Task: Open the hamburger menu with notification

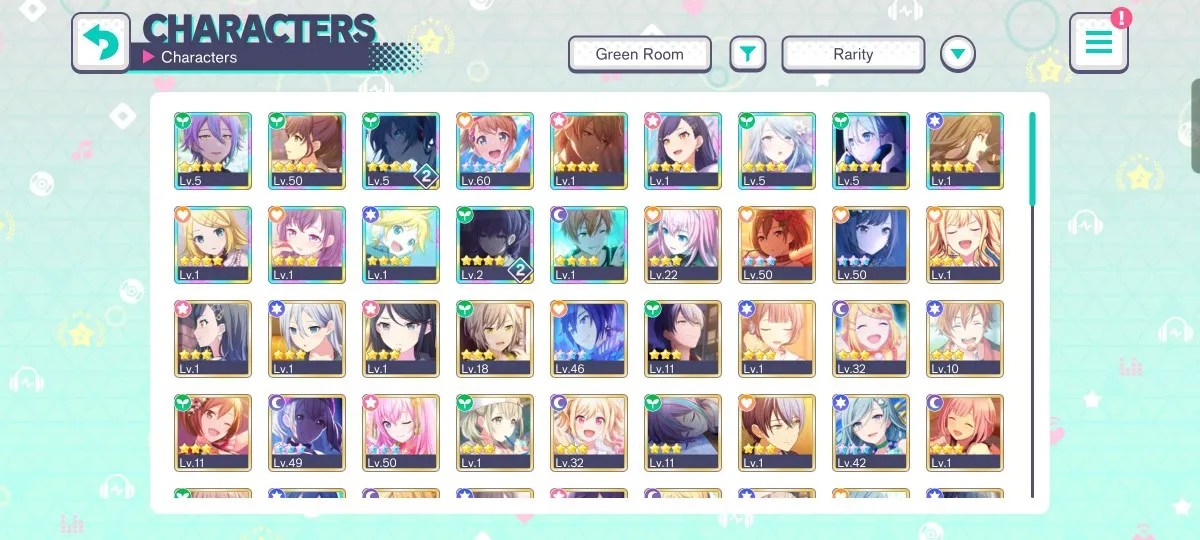Action: pyautogui.click(x=1098, y=43)
